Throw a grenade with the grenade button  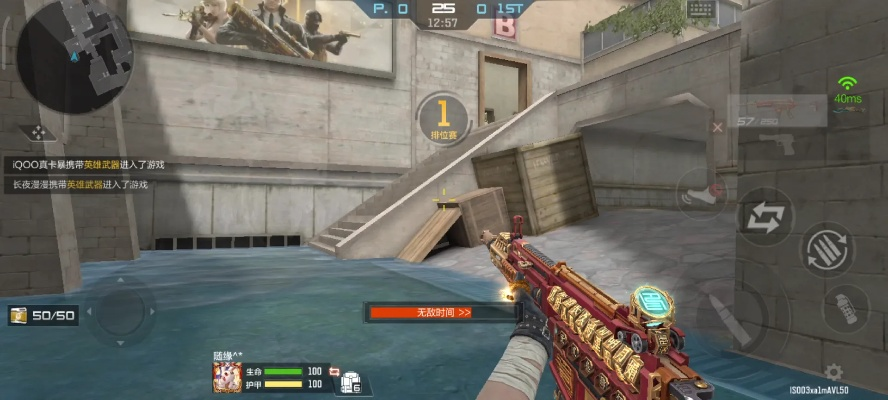coord(845,309)
